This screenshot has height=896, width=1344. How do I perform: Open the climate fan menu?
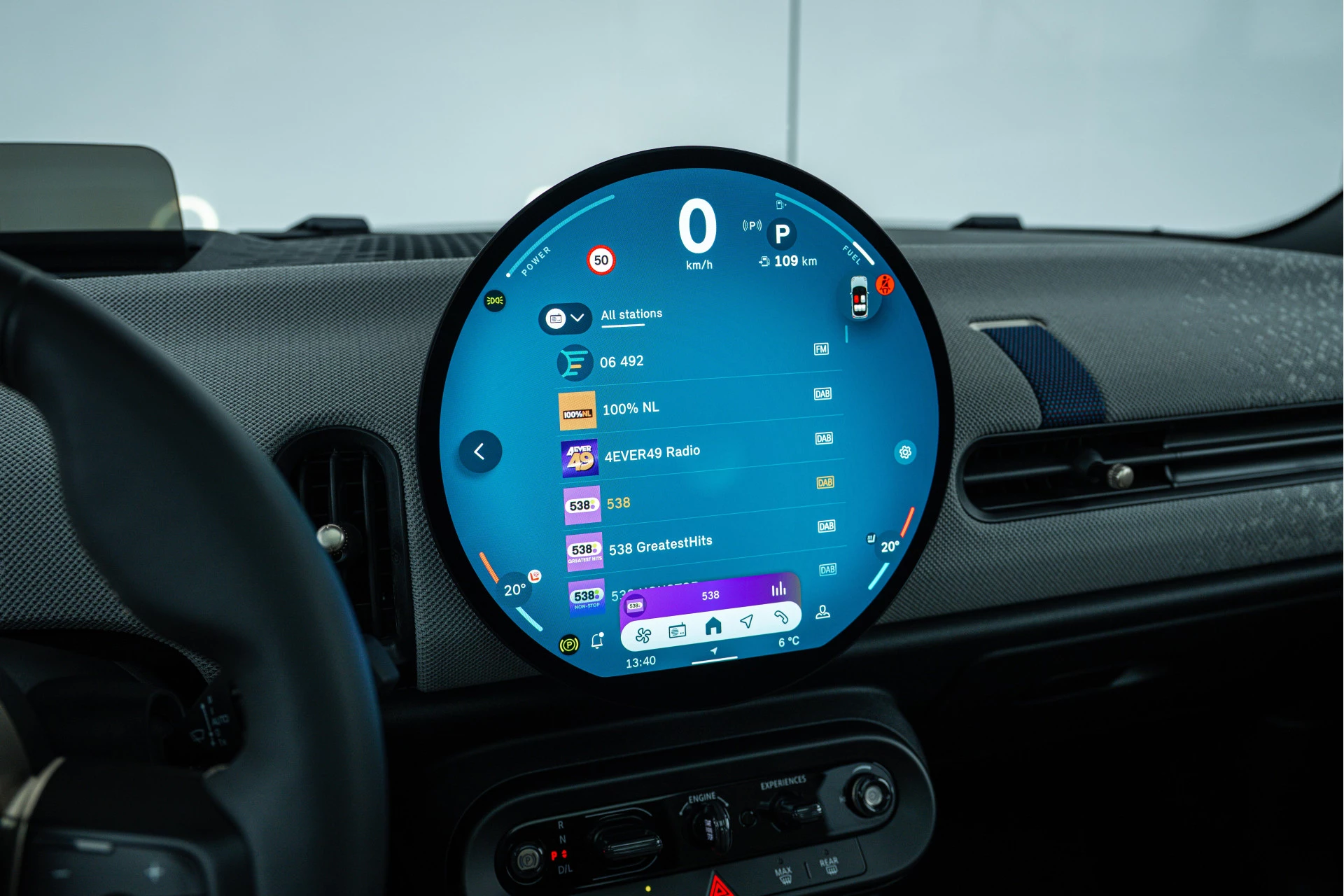(643, 636)
